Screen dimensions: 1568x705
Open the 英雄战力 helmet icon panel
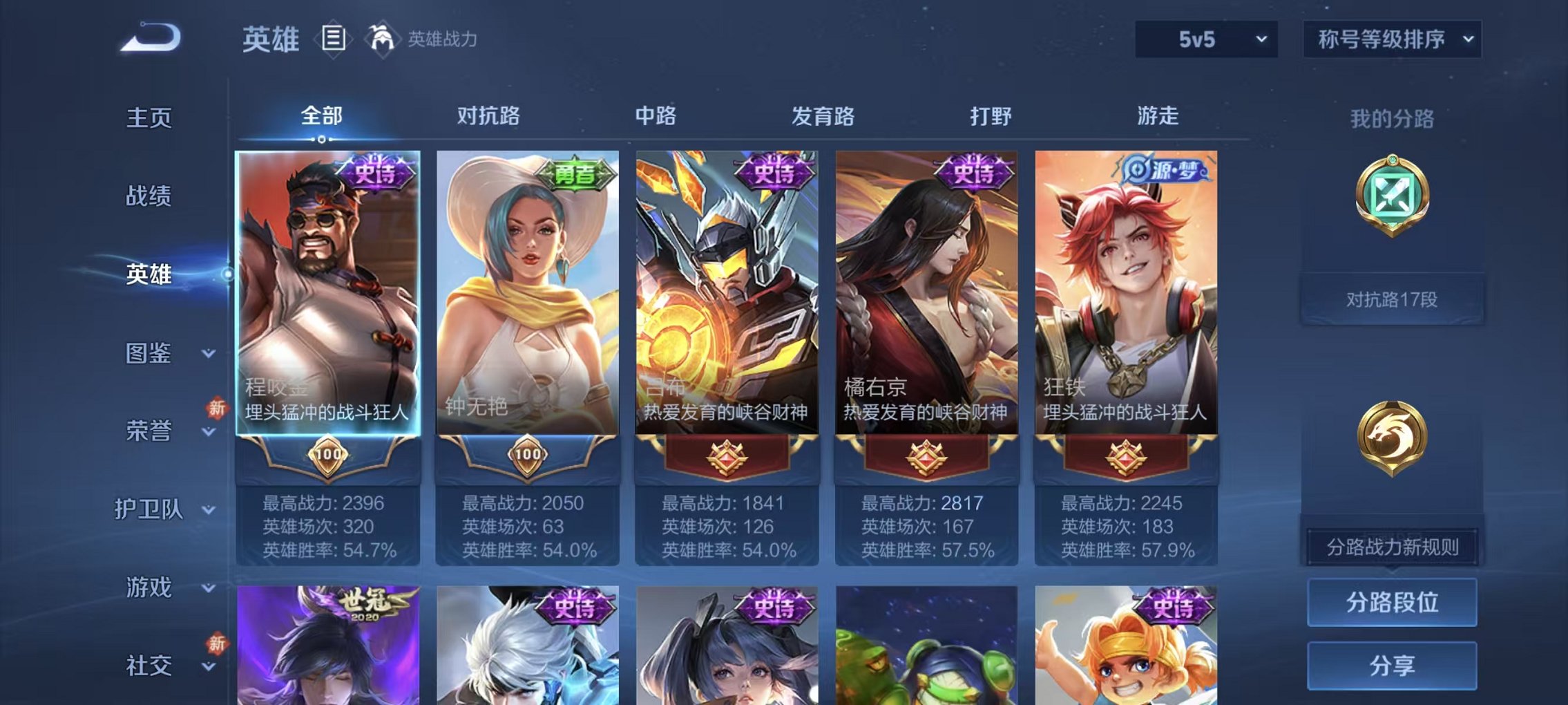[x=381, y=39]
